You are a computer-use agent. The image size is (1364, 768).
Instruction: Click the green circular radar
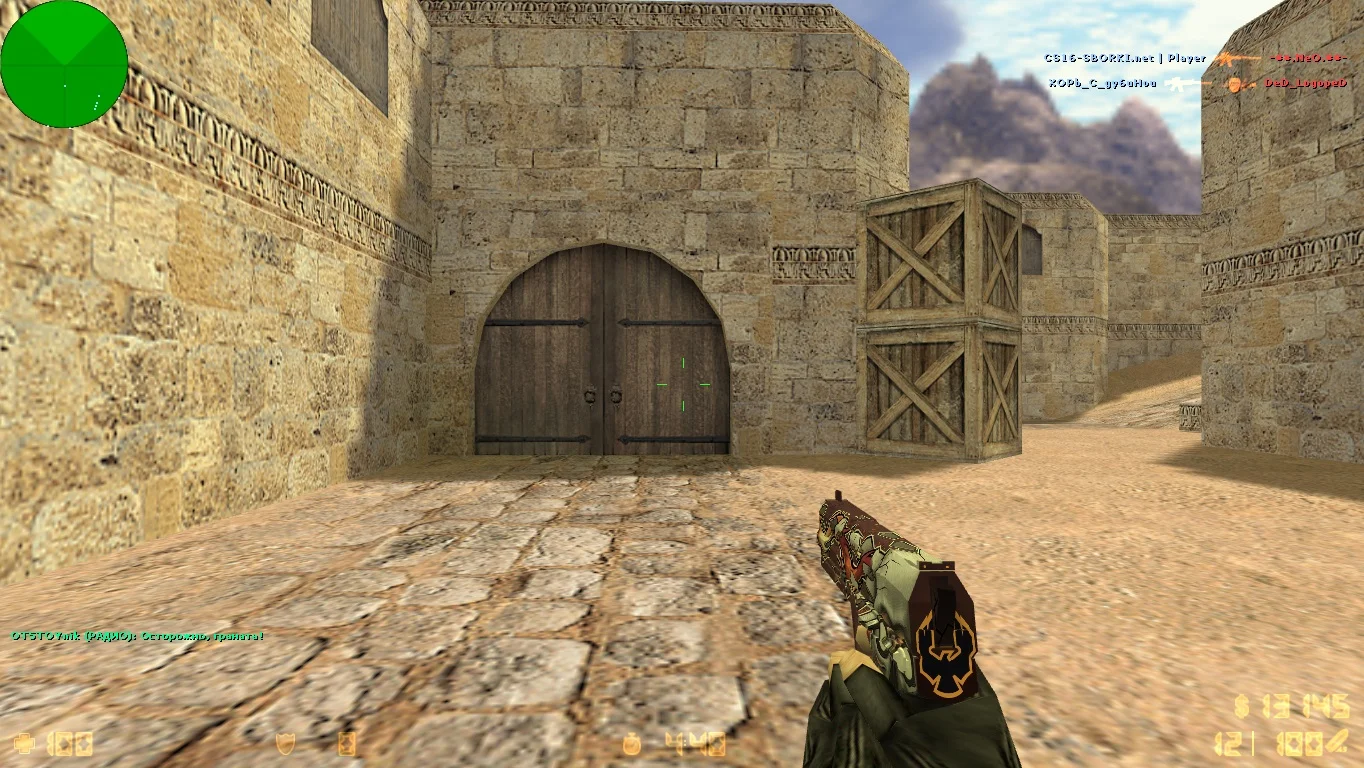tap(64, 64)
